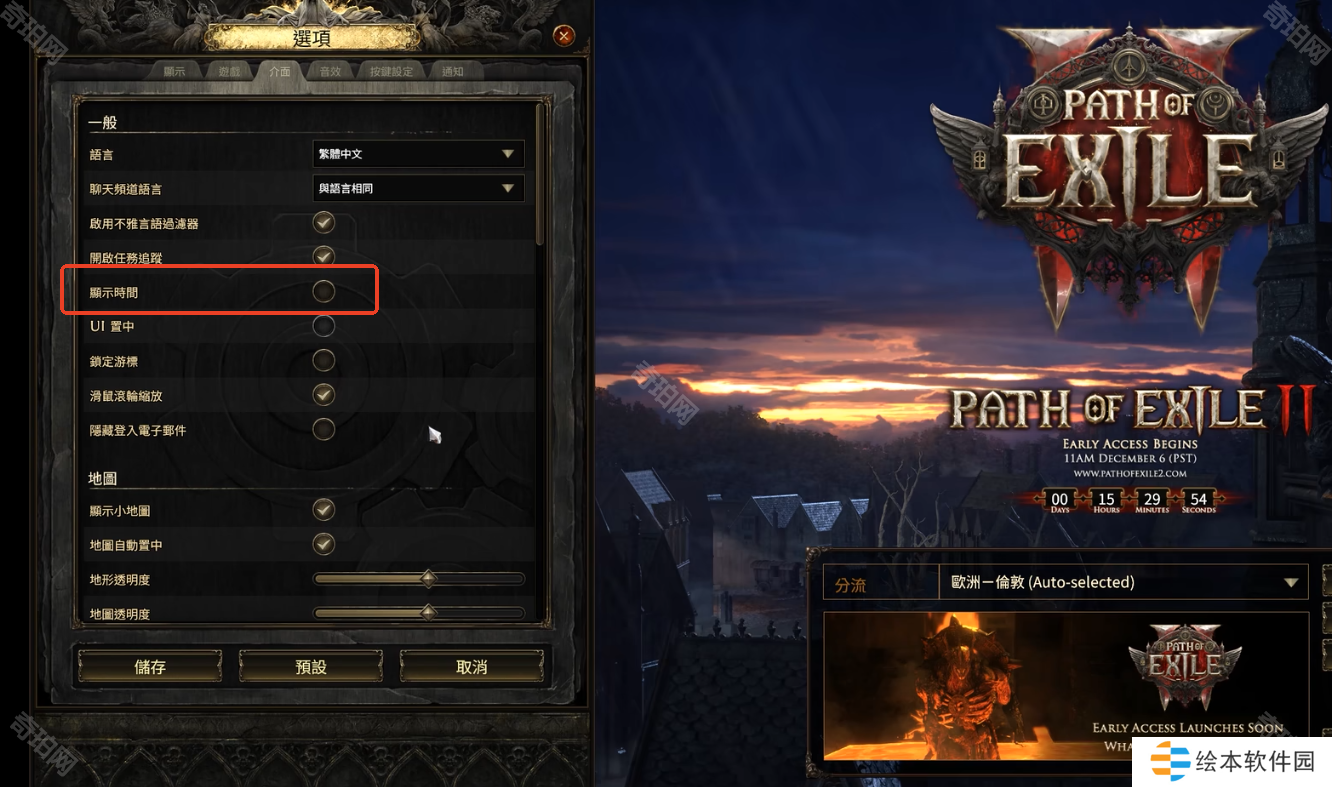Switch to the 顯示 display tab
The image size is (1332, 787).
point(175,72)
